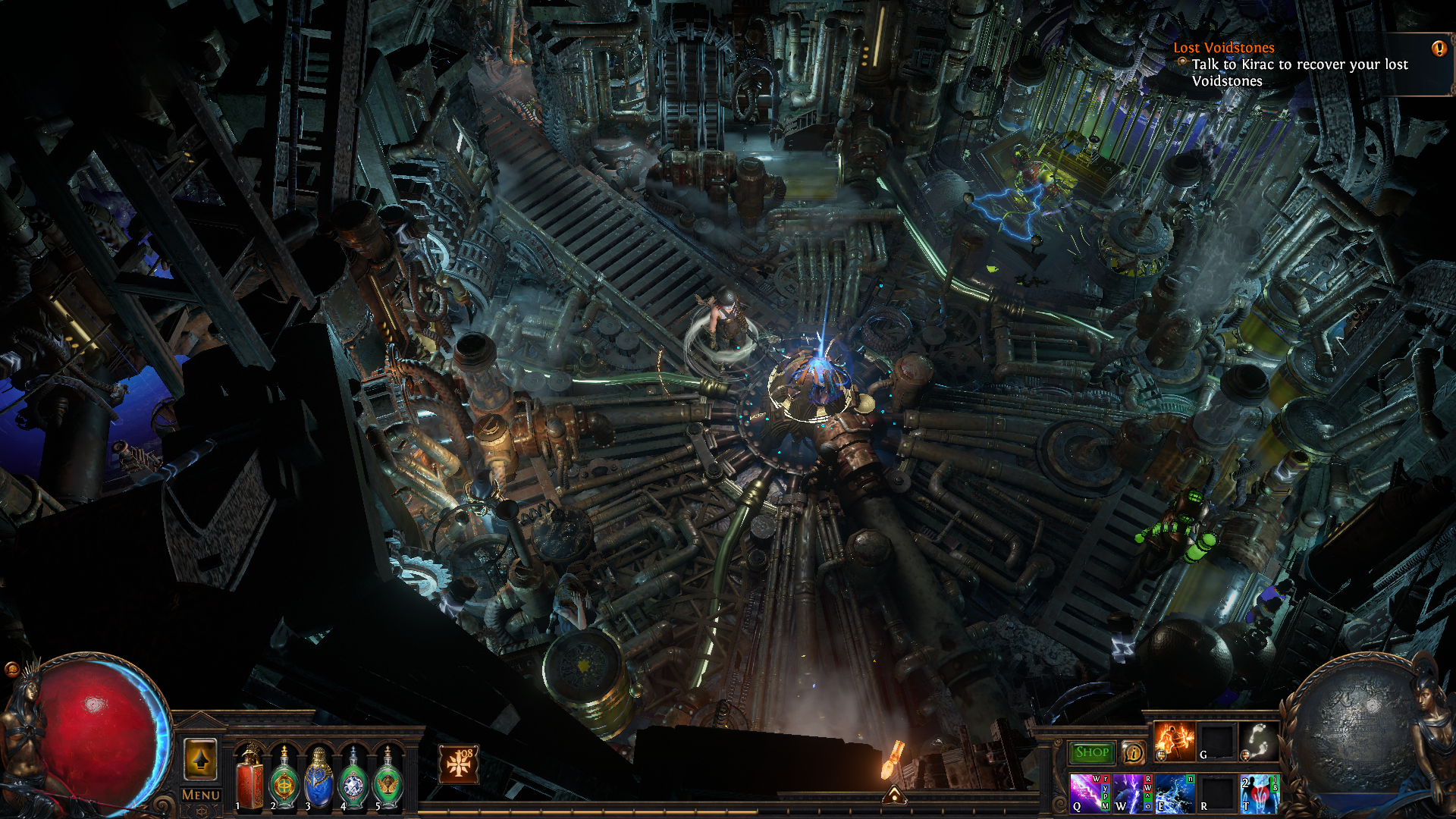
Task: Activate the blue water splash skill on E
Action: (x=1174, y=793)
